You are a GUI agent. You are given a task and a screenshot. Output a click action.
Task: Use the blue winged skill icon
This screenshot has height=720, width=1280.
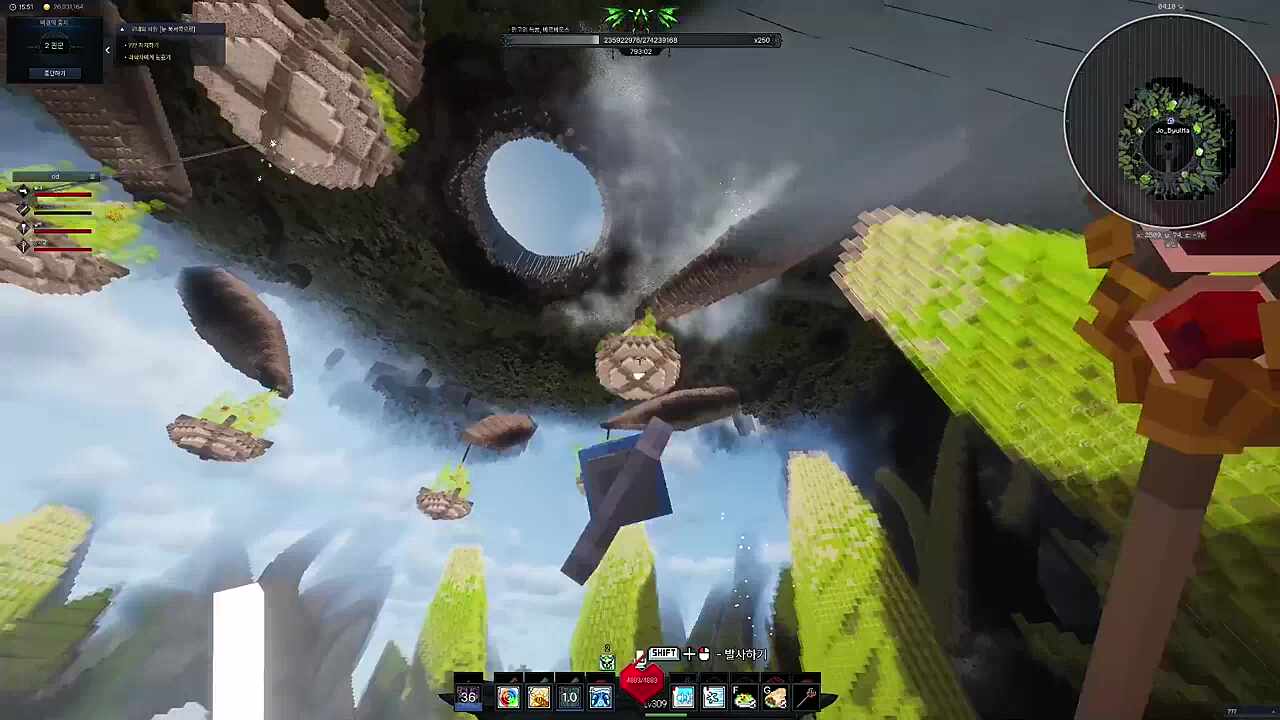click(x=600, y=697)
